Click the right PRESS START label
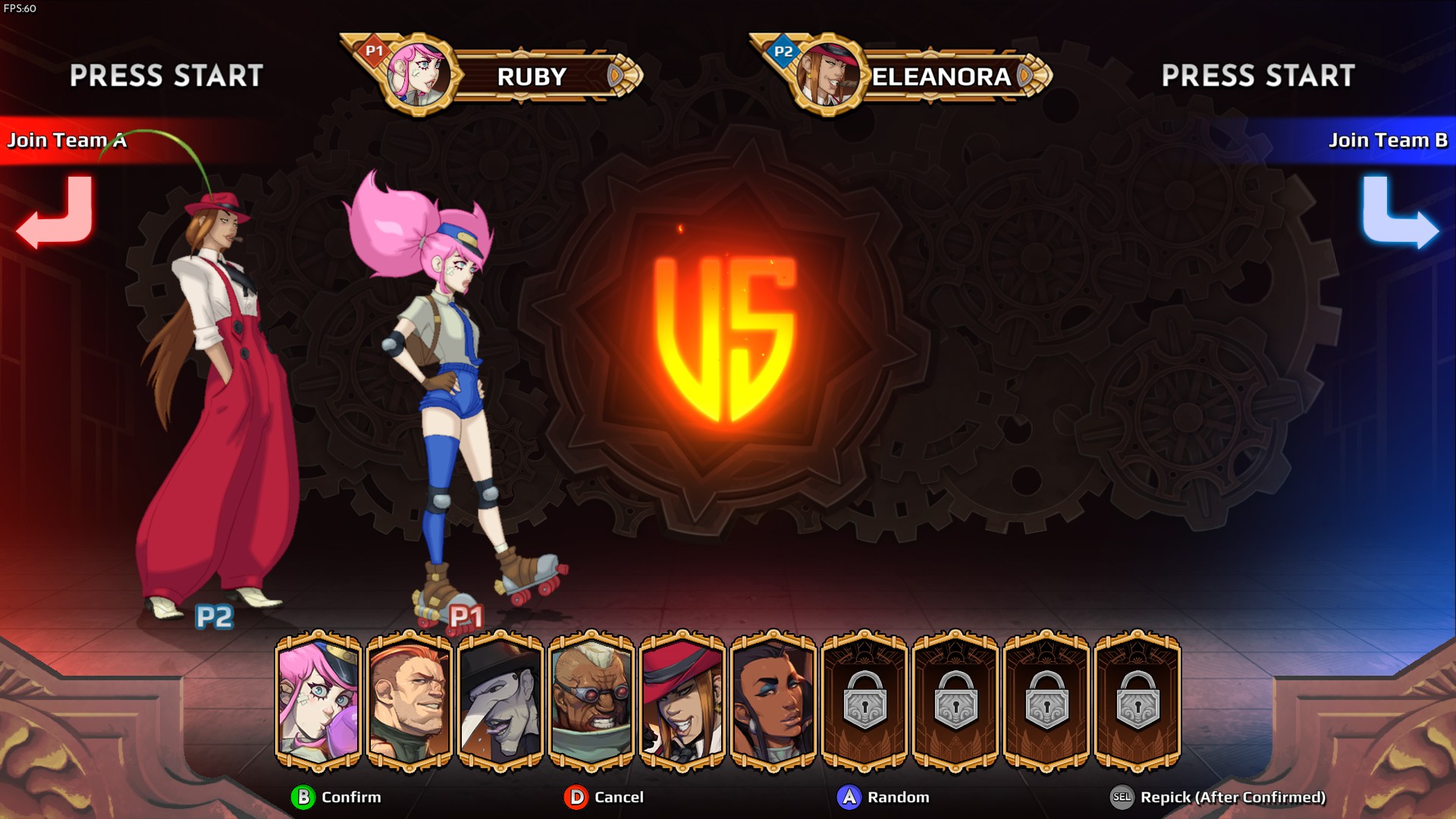The image size is (1456, 819). pyautogui.click(x=1258, y=76)
